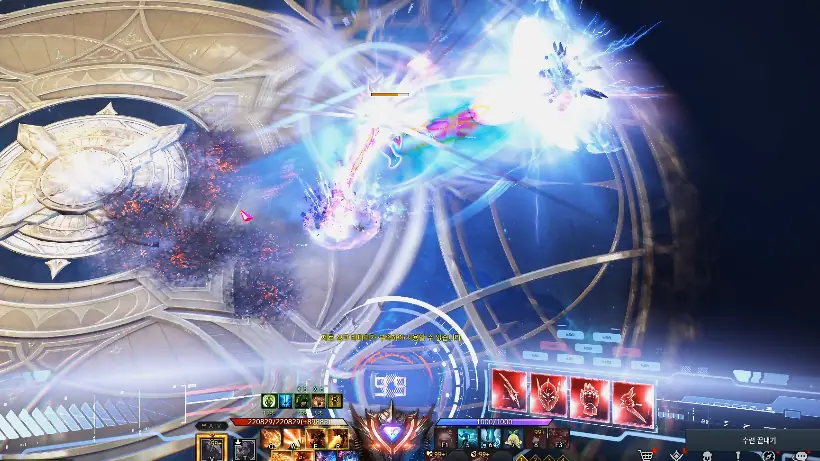Select the gold-framed character portrait slot

[x=211, y=446]
